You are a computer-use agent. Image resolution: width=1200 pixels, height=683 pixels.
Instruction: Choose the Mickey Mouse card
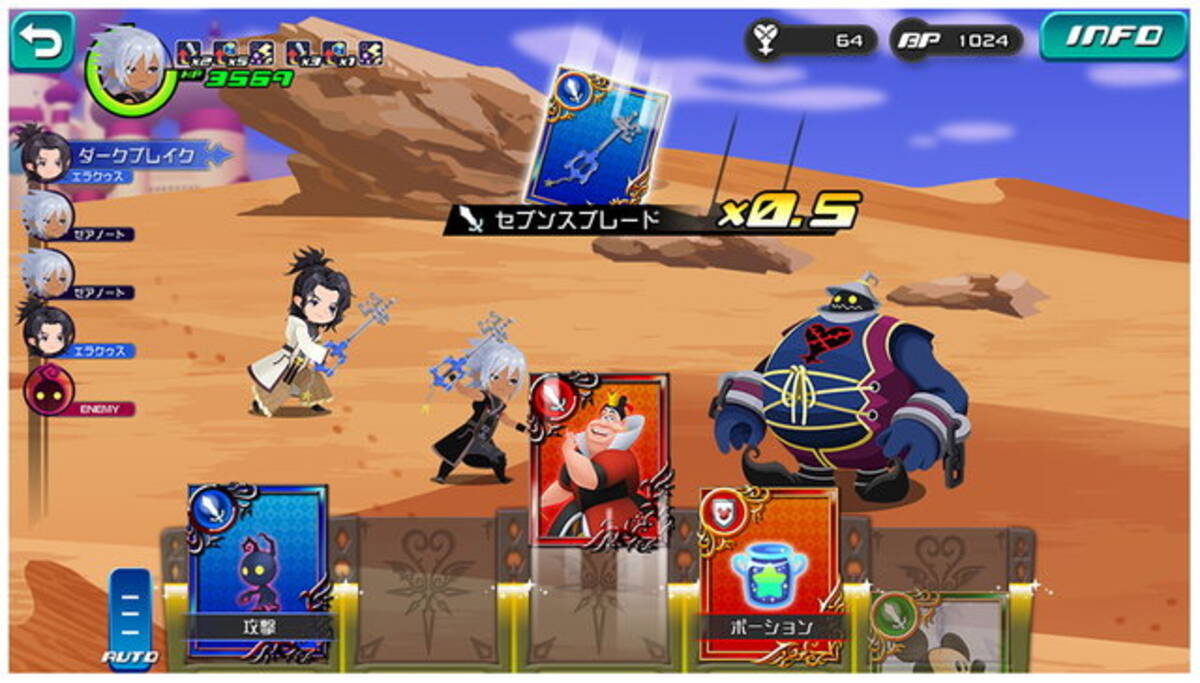(x=937, y=630)
